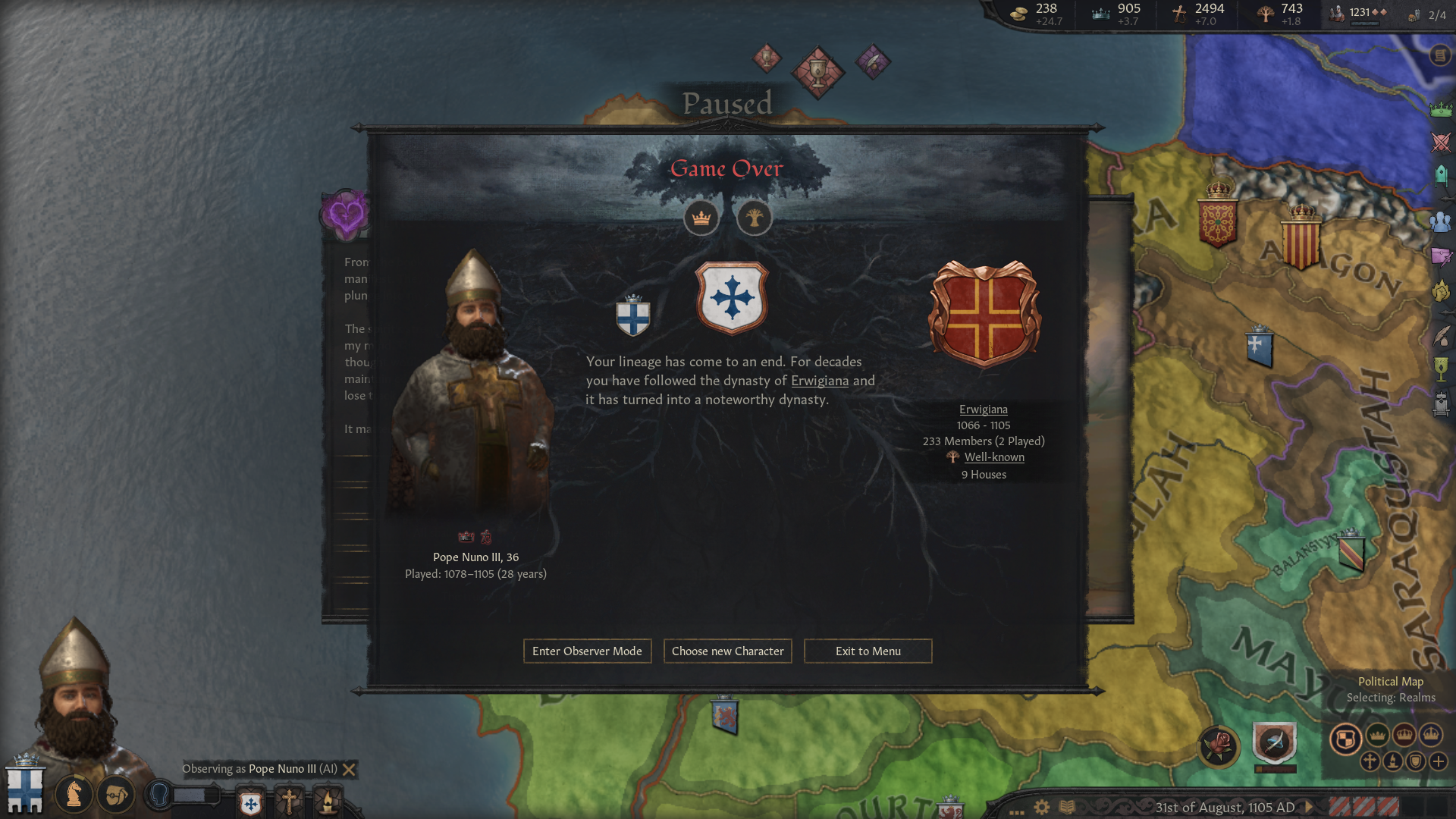Click the dynasty renown progress bar top right
Viewport: 1456px width, 819px height.
(x=1364, y=22)
